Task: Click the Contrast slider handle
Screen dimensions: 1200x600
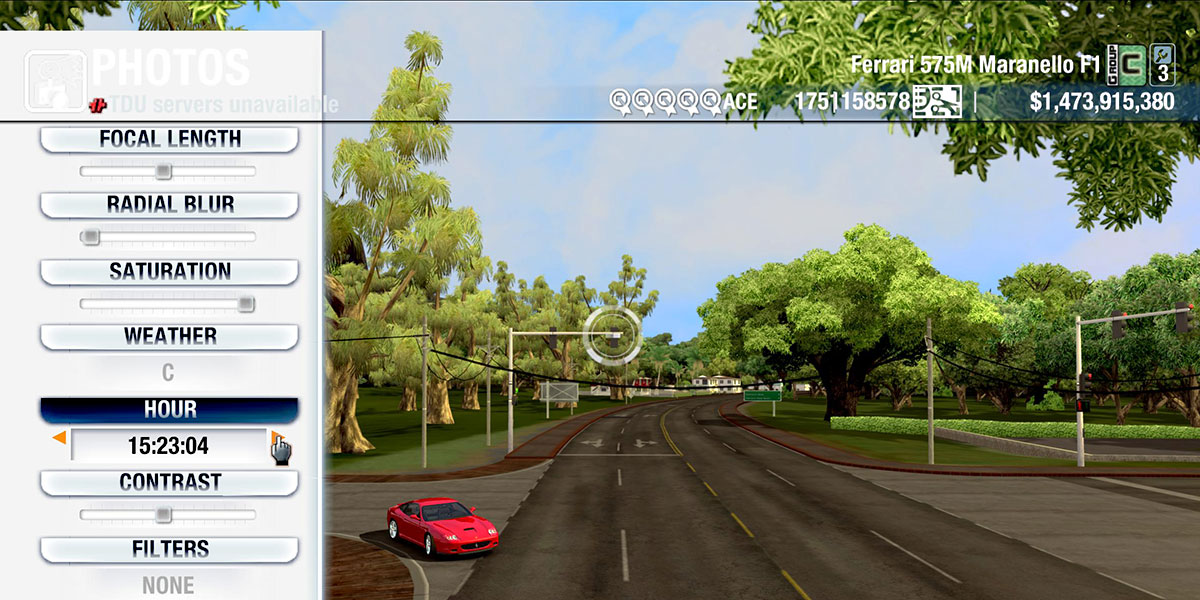Action: click(163, 515)
